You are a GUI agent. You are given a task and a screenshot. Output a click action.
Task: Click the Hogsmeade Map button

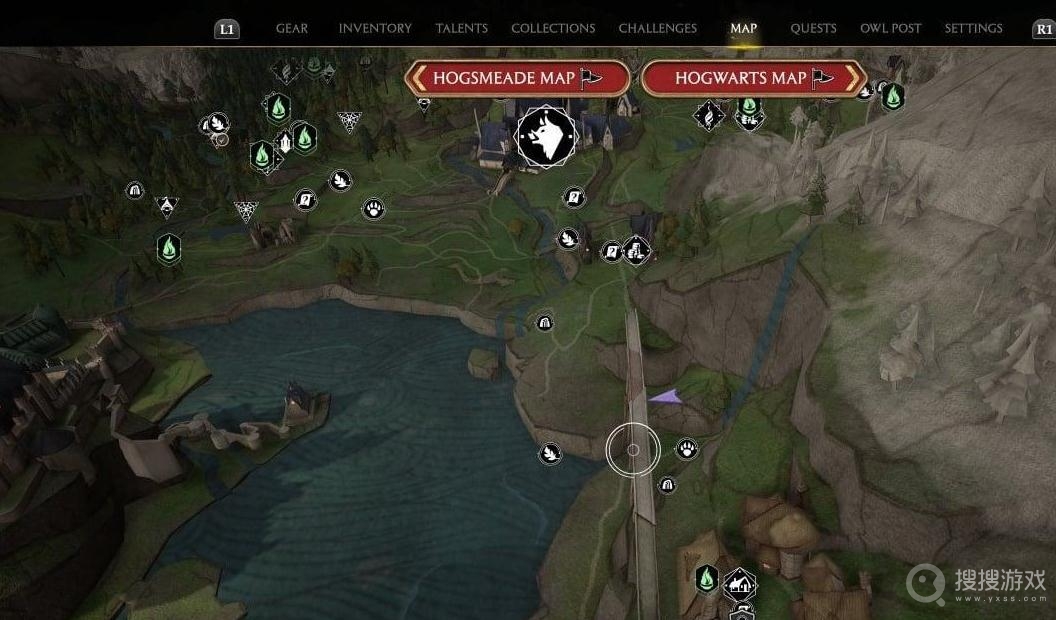517,78
